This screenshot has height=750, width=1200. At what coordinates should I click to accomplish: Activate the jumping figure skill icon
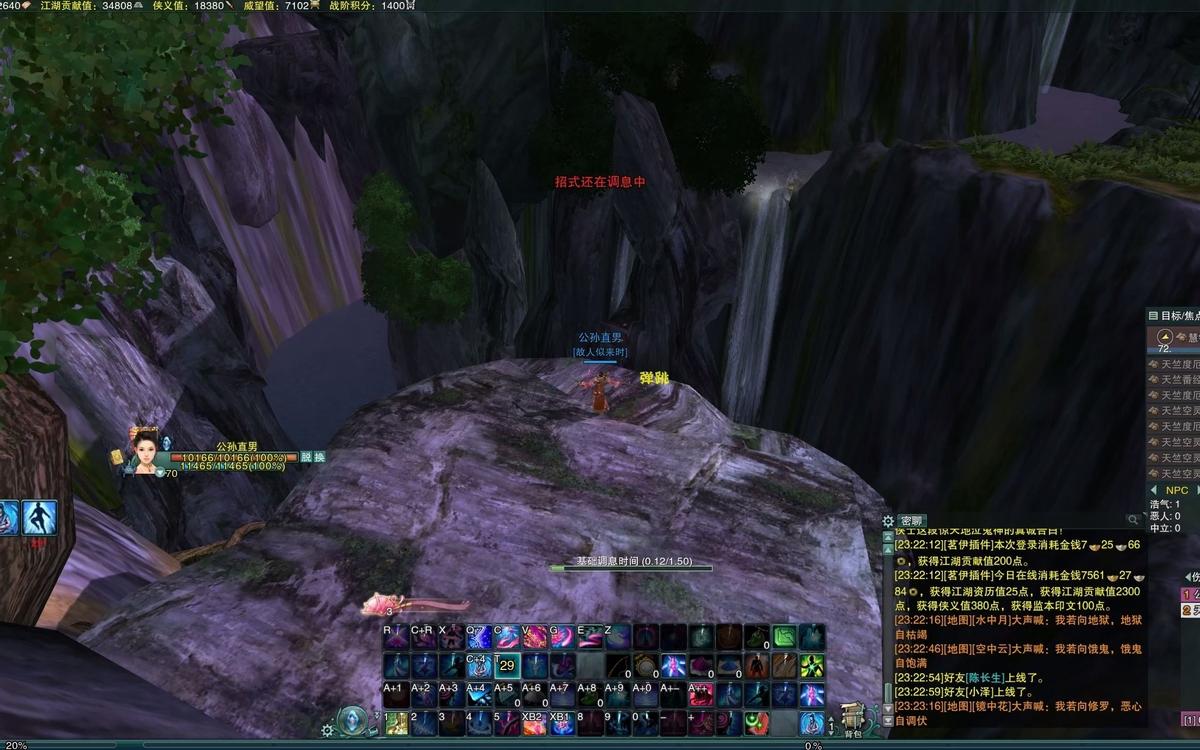[x=40, y=517]
